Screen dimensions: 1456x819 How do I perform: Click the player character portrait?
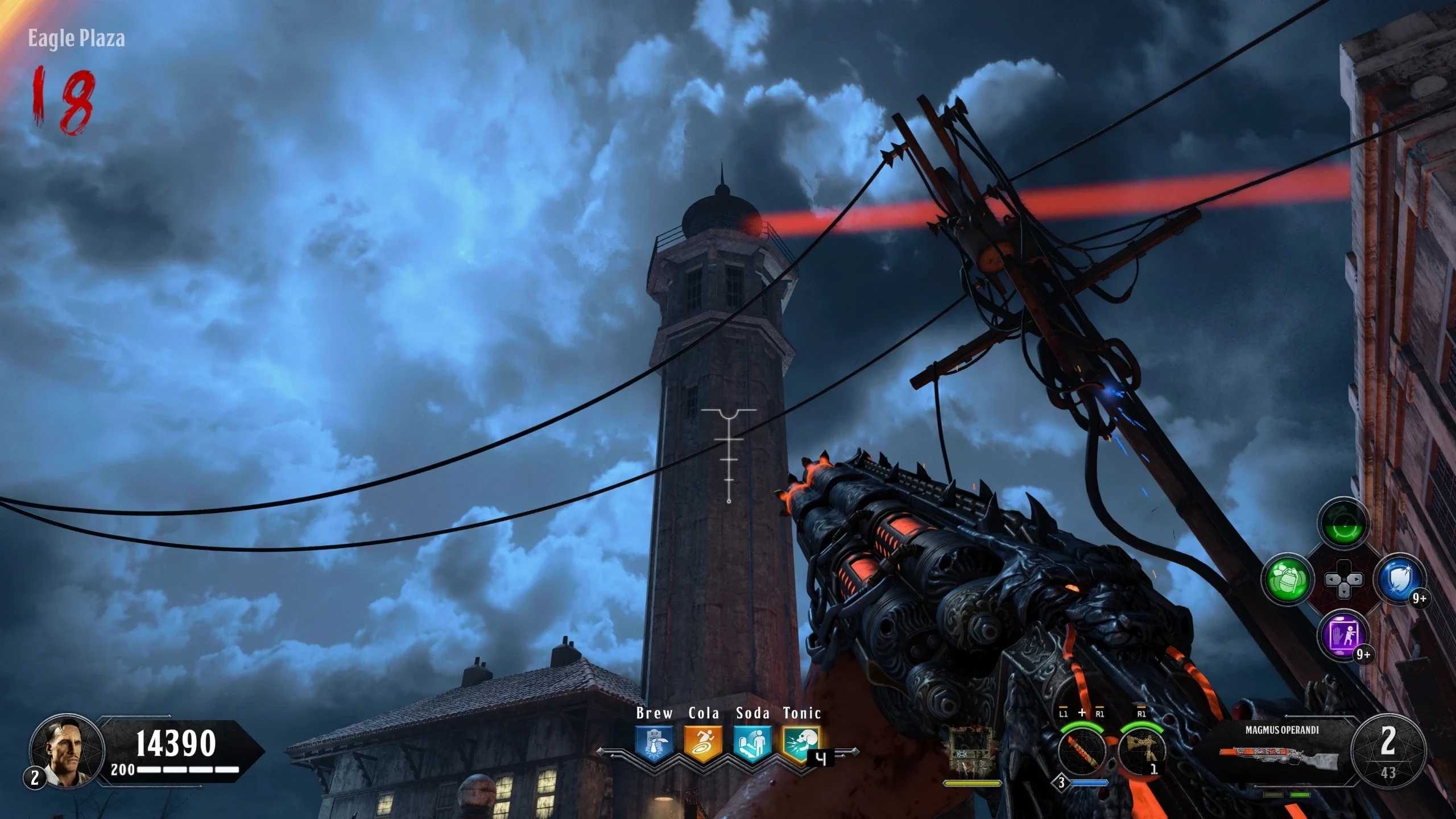(x=67, y=751)
